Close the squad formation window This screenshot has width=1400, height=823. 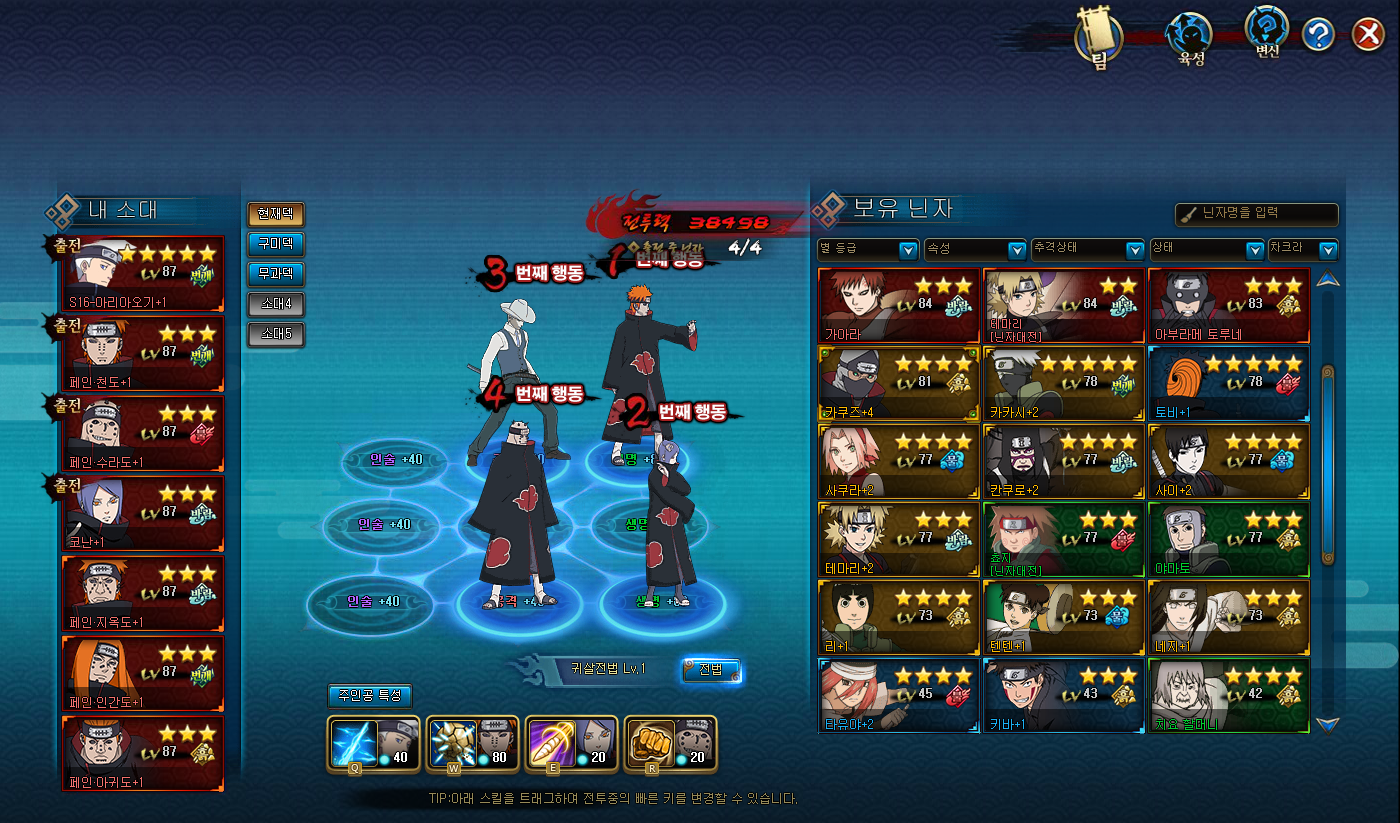pyautogui.click(x=1367, y=36)
